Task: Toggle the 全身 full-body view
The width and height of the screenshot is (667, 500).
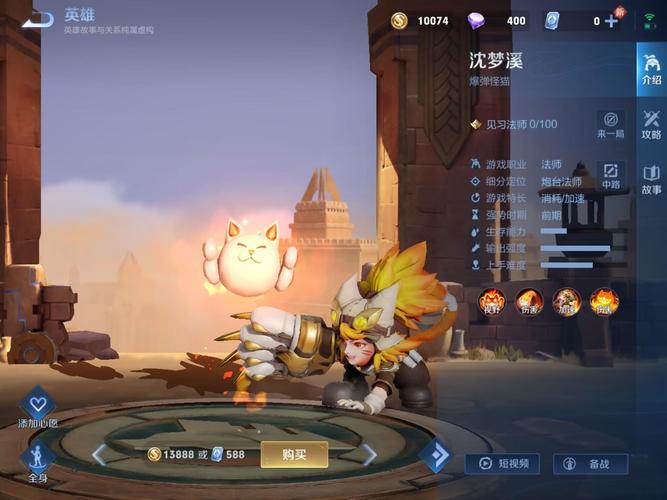Action: pos(38,461)
